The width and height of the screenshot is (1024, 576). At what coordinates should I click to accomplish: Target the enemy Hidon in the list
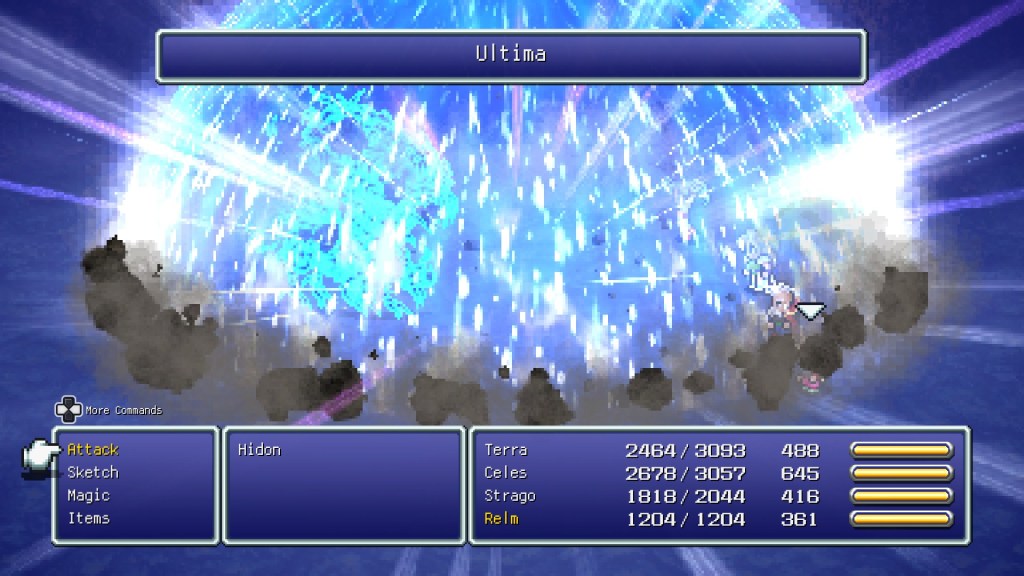[x=259, y=450]
